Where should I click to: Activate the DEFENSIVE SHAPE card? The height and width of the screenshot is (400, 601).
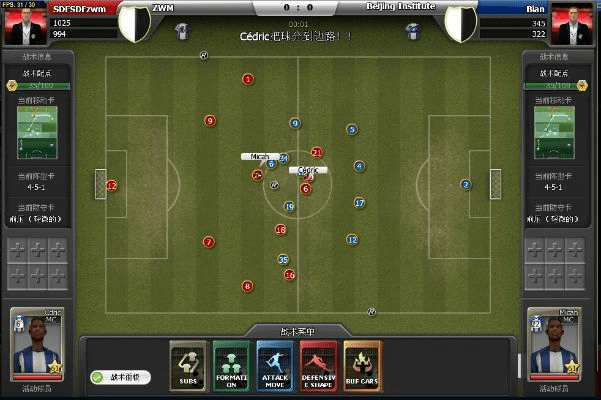pyautogui.click(x=319, y=365)
